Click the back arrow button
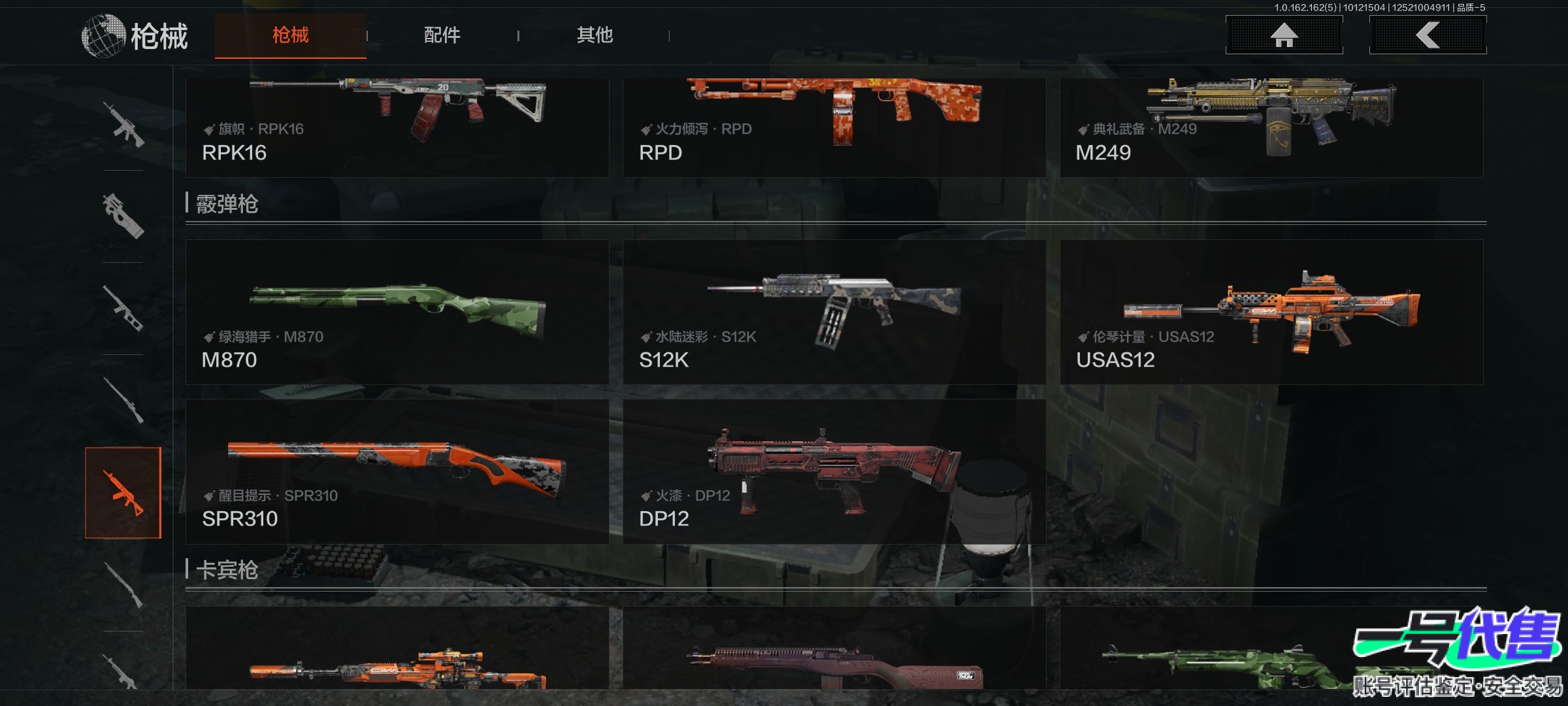 click(x=1428, y=35)
